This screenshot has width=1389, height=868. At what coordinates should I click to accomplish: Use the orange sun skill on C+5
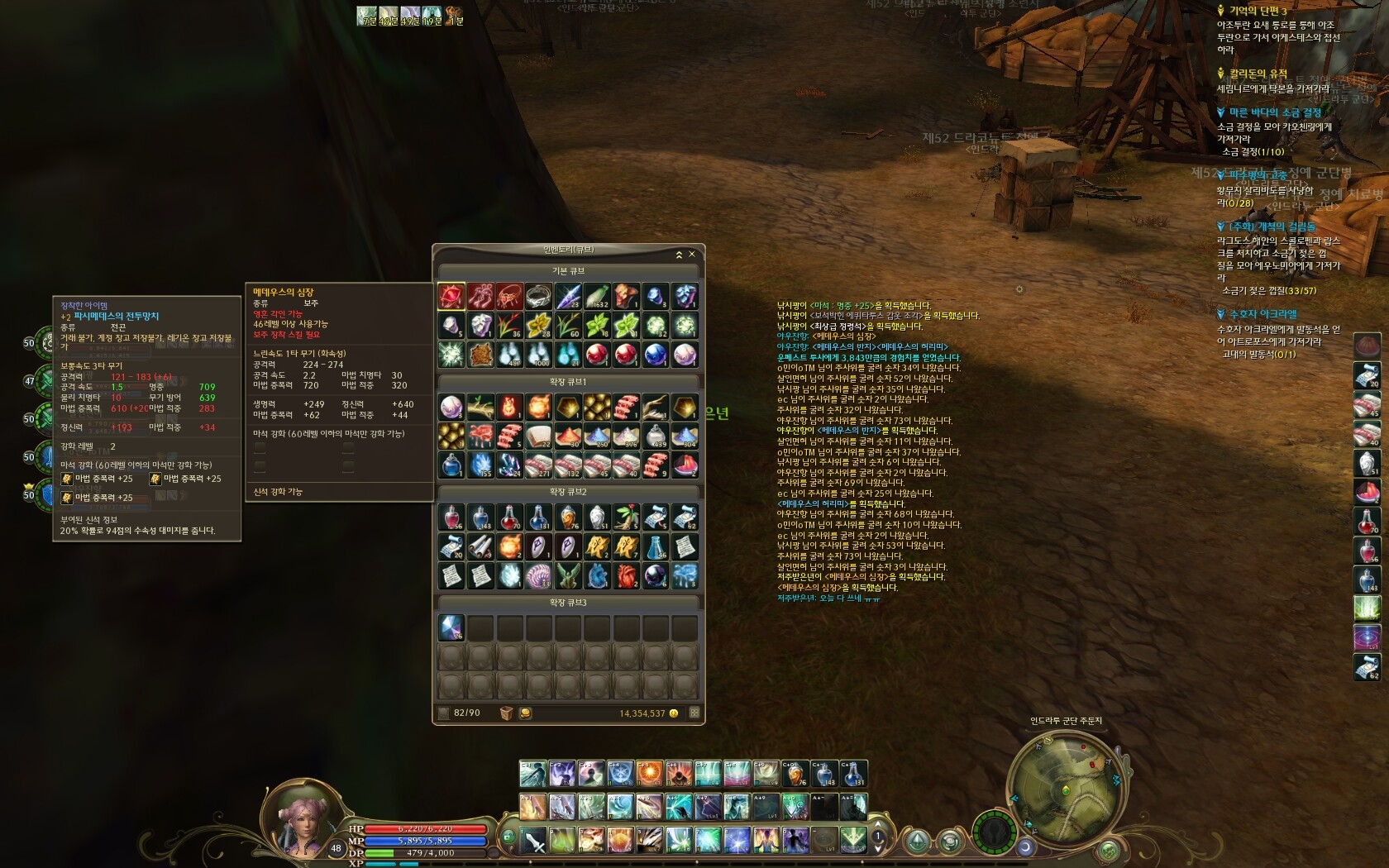(649, 774)
